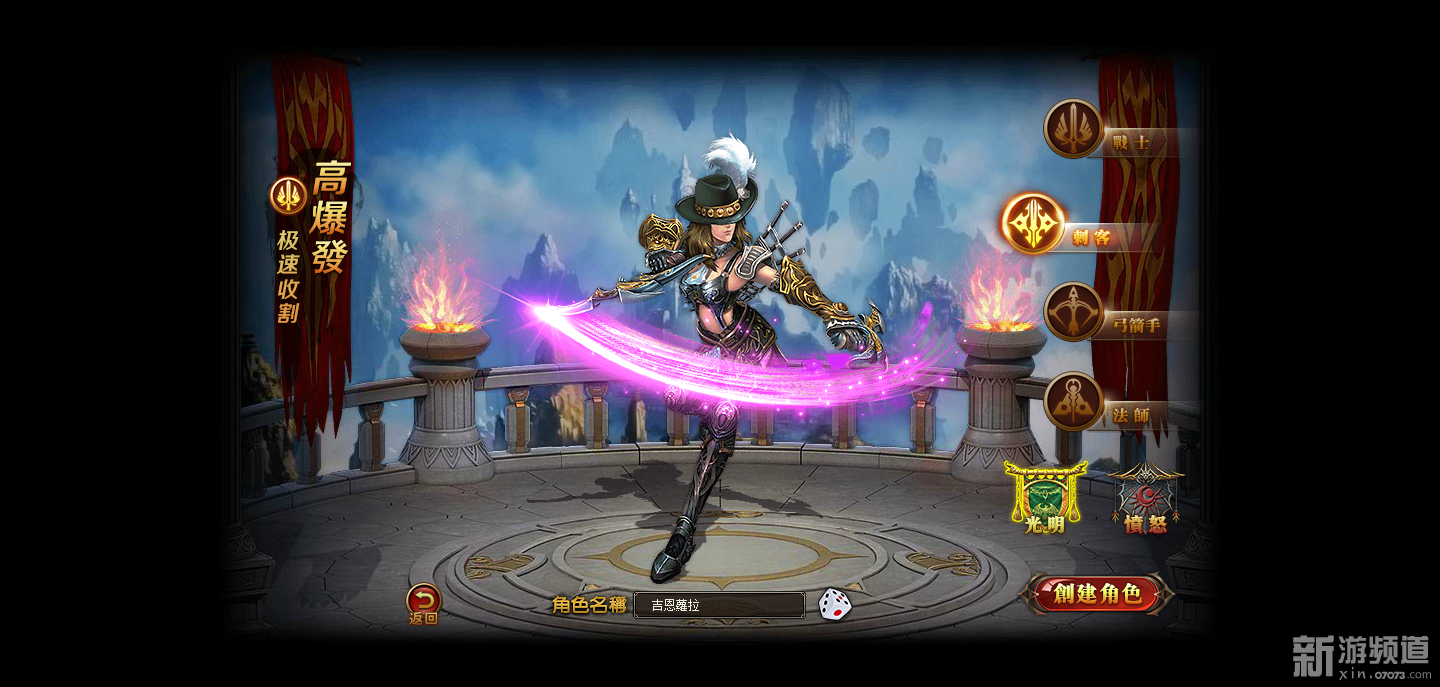Image resolution: width=1440 pixels, height=687 pixels.
Task: Roll the dice for a random name
Action: (x=835, y=604)
